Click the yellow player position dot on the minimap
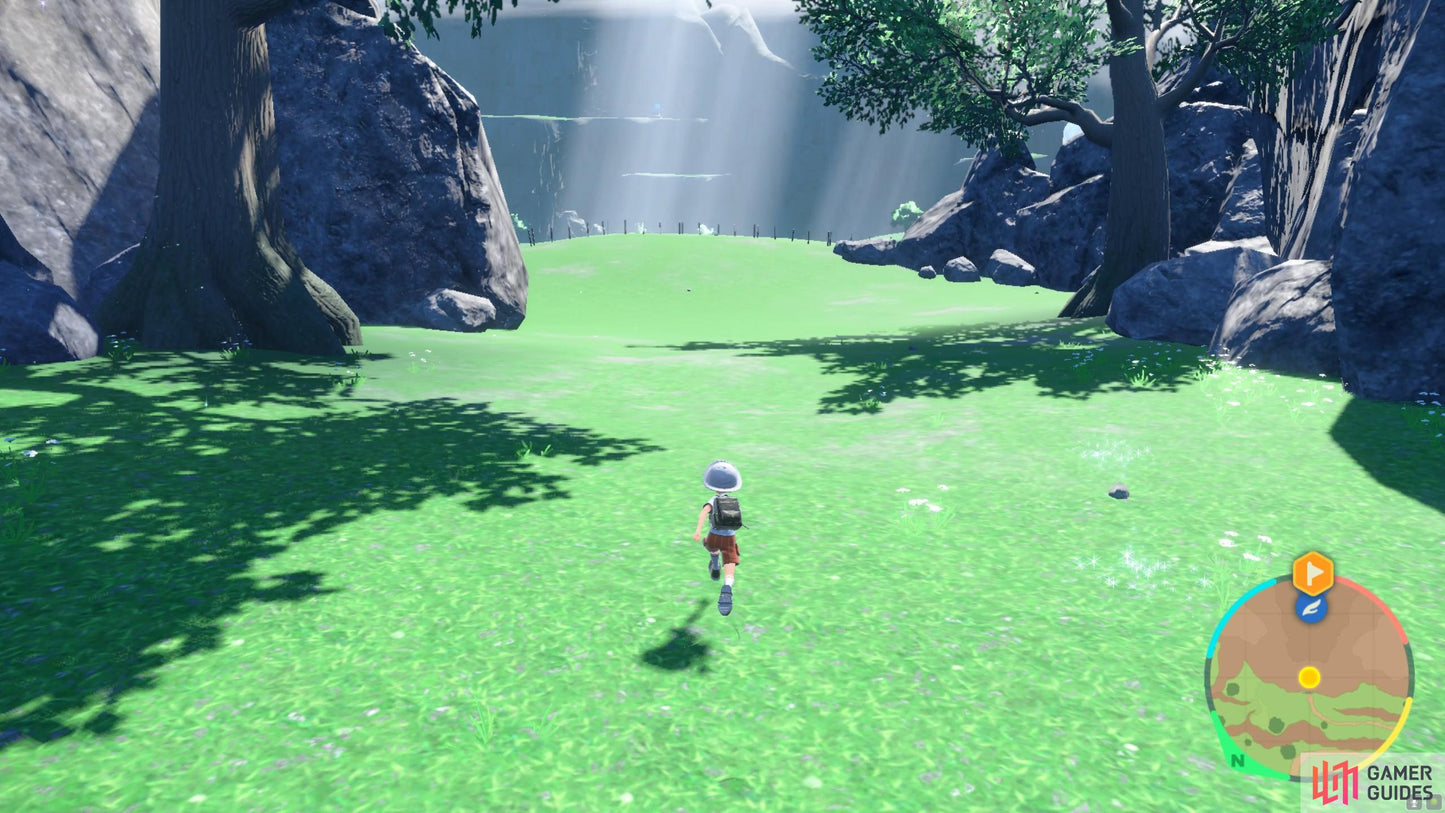This screenshot has height=813, width=1445. 1310,678
